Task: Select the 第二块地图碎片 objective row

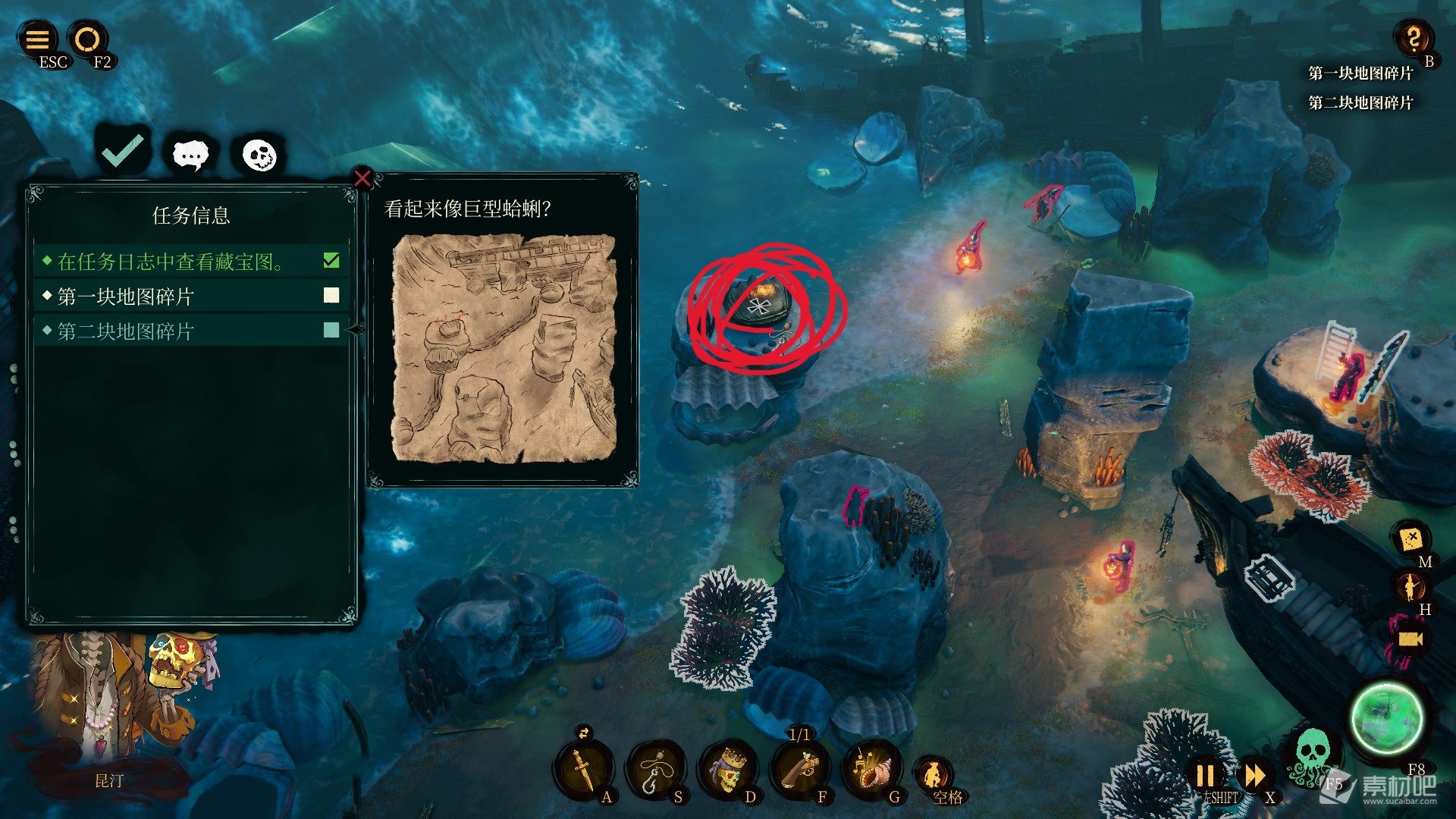Action: tap(191, 331)
